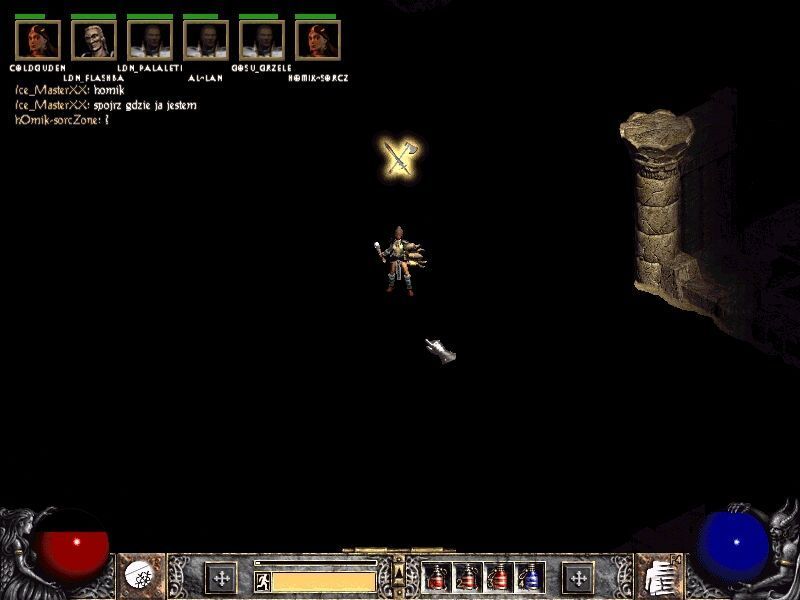Open the right mouse skill selector

(658, 577)
